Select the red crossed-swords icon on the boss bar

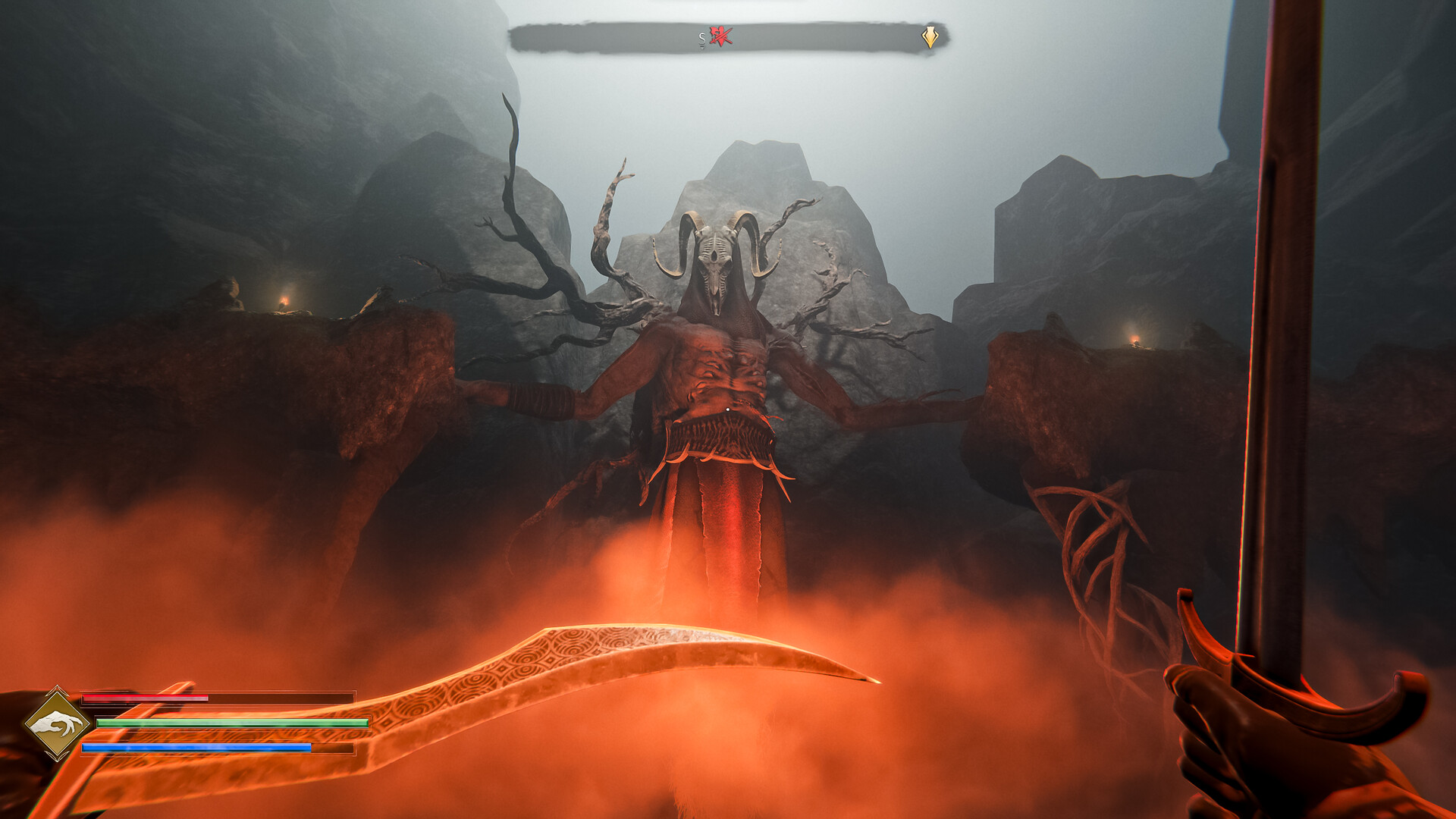pos(720,36)
